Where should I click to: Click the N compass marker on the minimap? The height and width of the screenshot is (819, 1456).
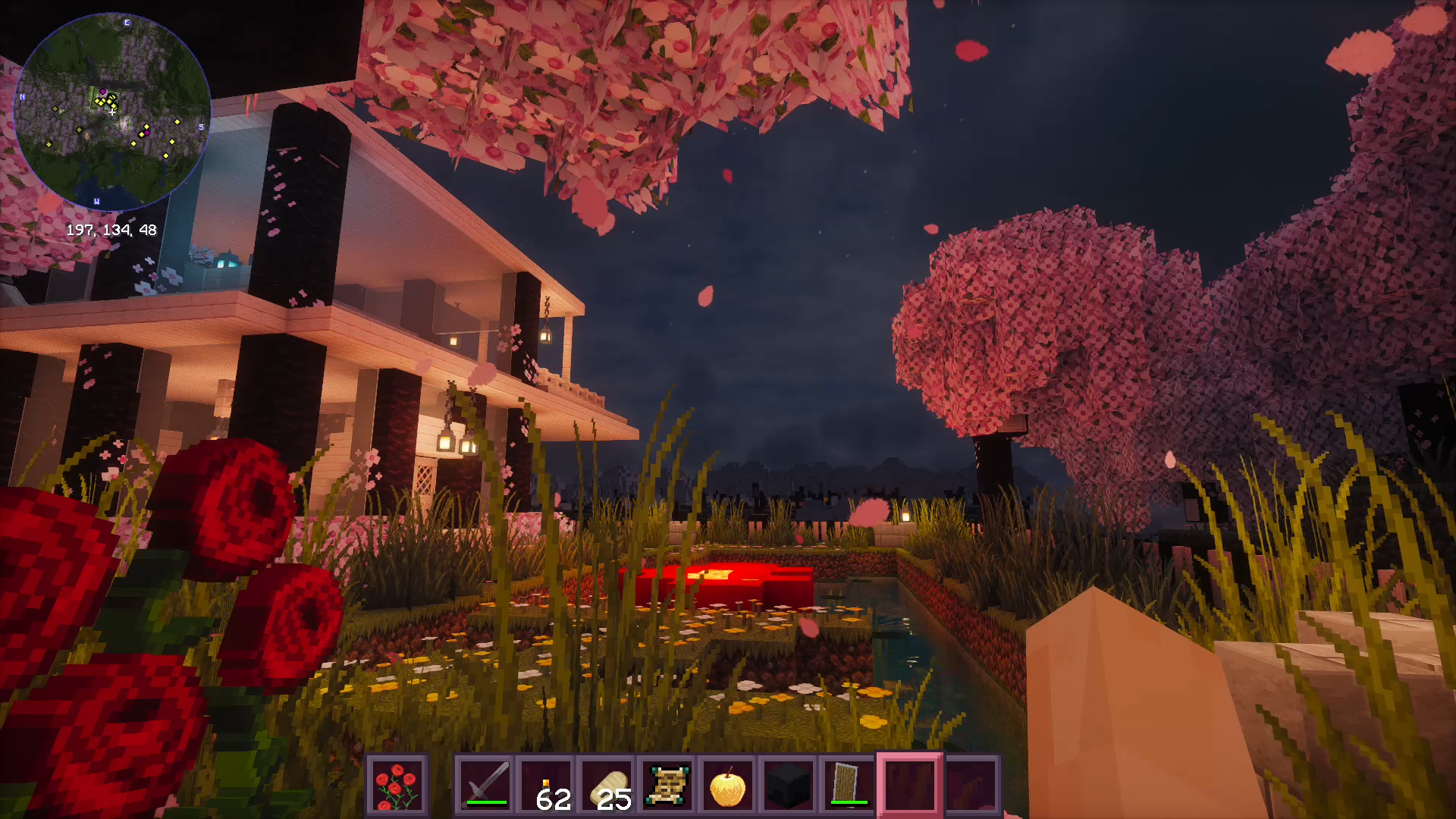coord(22,96)
